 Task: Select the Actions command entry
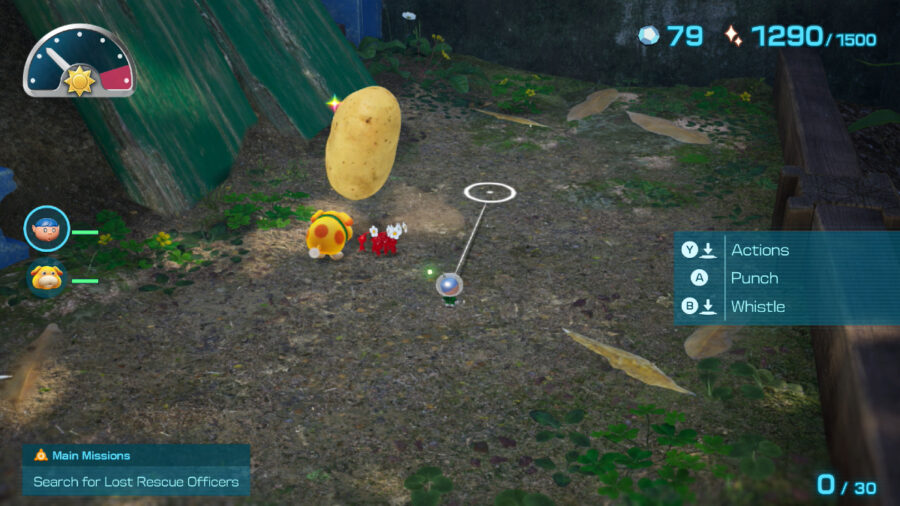[x=758, y=250]
